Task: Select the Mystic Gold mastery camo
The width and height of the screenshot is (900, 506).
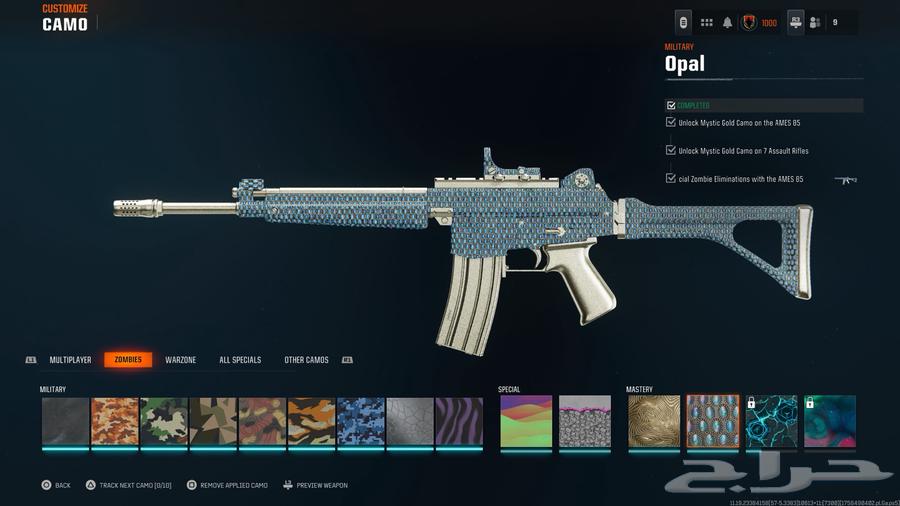Action: (x=653, y=421)
